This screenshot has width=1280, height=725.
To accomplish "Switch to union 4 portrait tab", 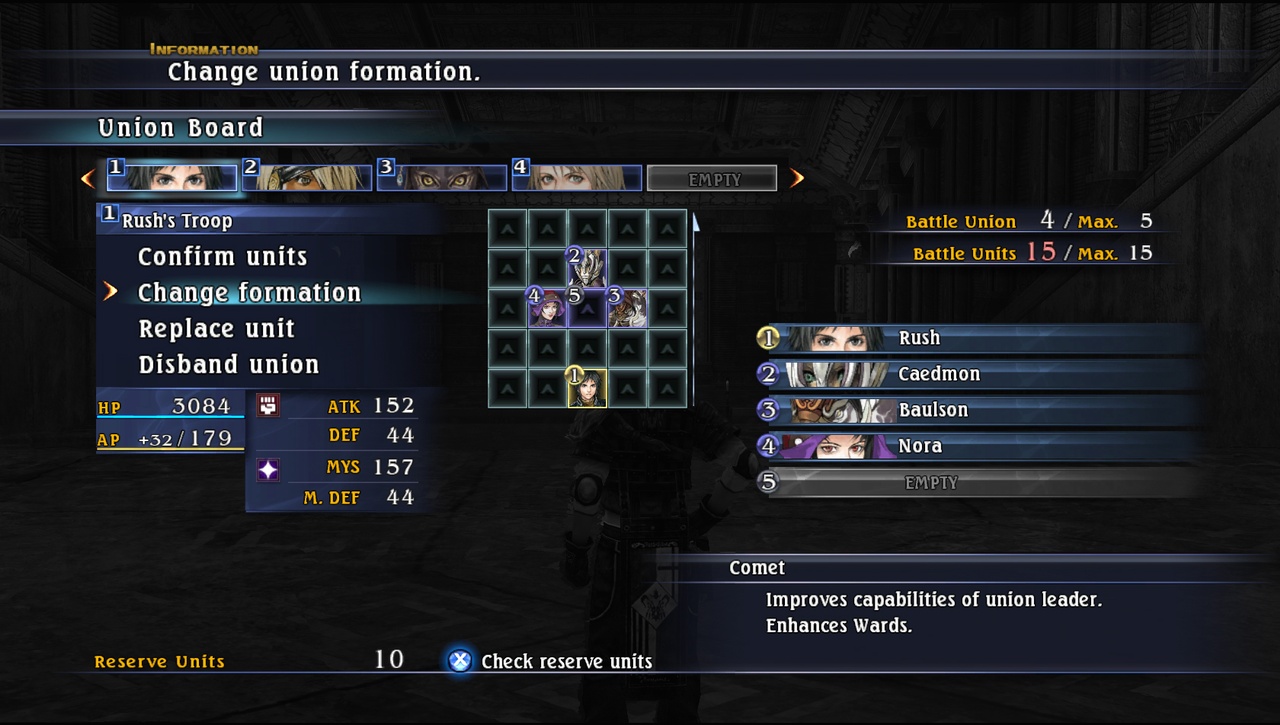I will click(577, 178).
